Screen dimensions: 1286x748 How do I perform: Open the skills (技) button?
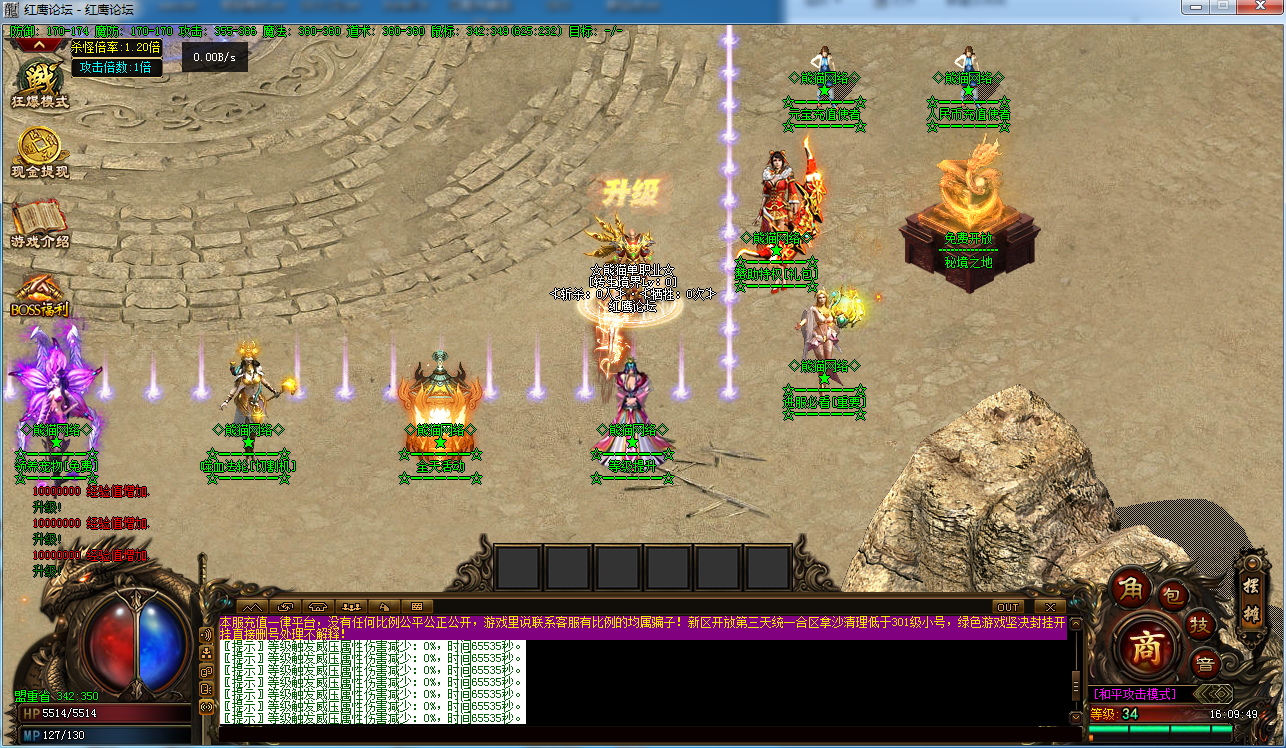(x=1200, y=625)
